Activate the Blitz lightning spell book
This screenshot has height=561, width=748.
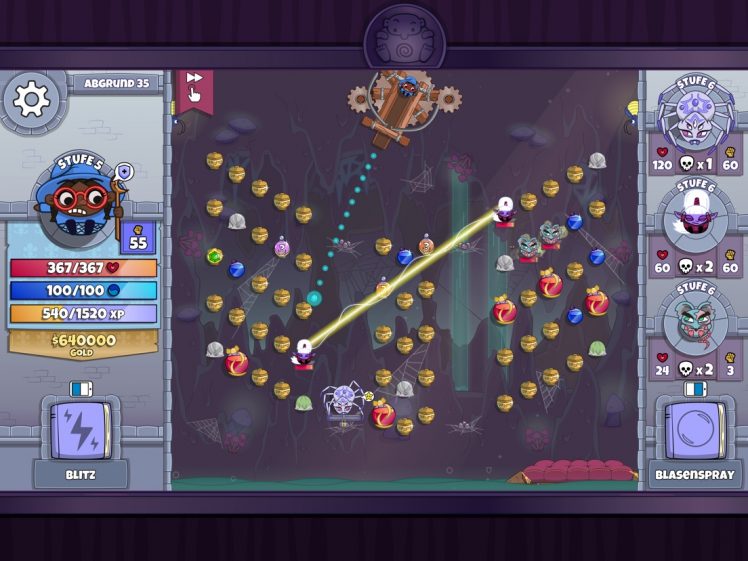point(80,430)
